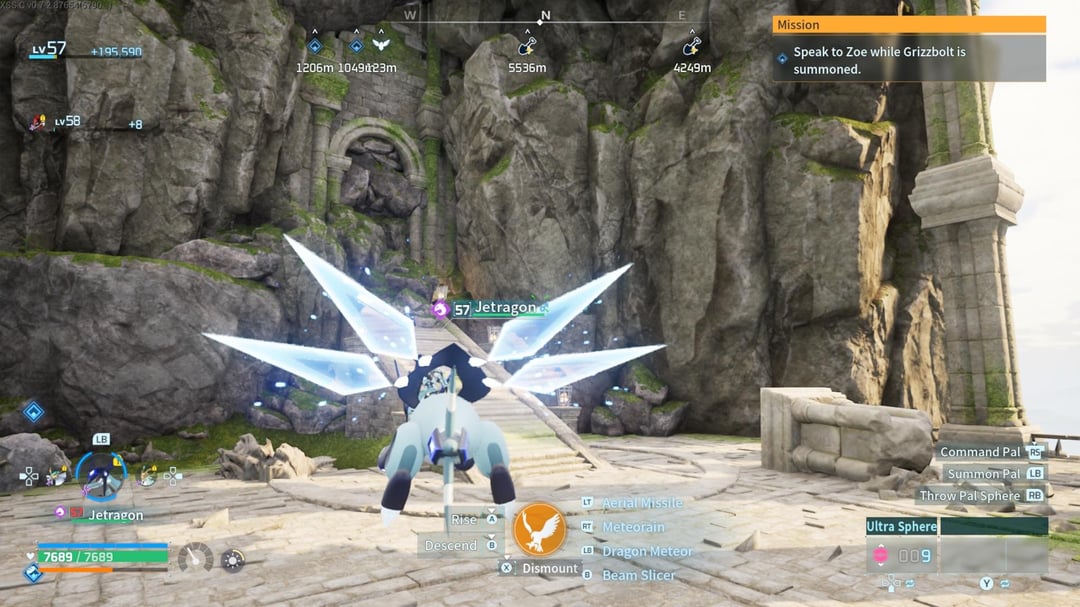Choose the Dismount option

point(549,568)
